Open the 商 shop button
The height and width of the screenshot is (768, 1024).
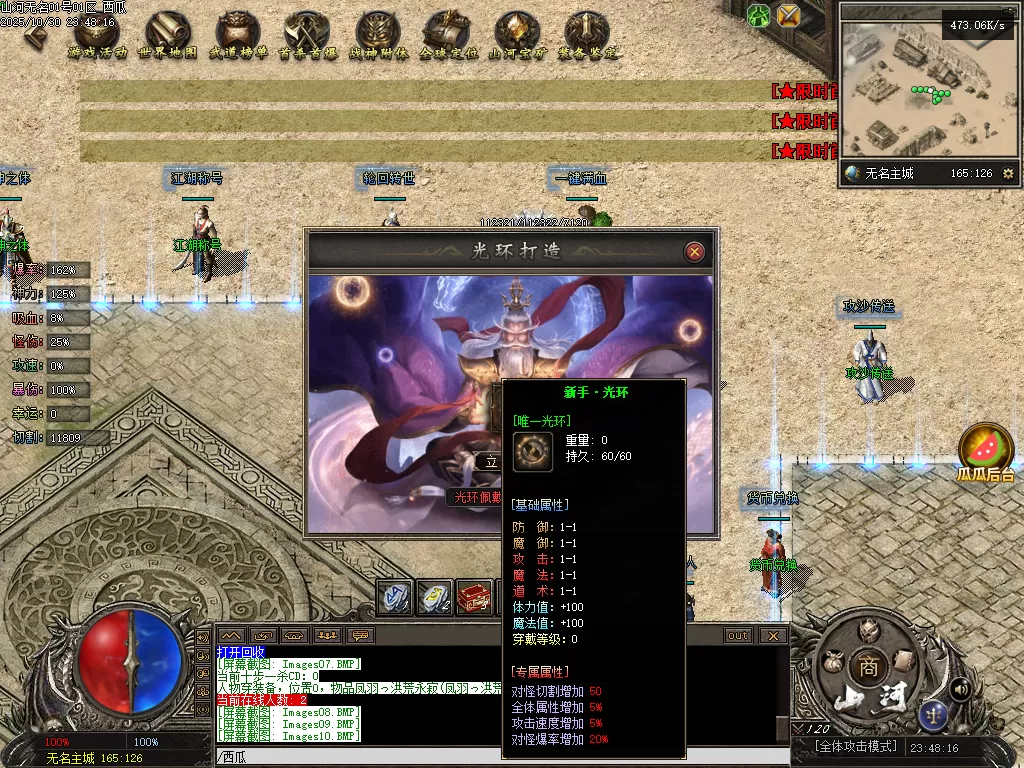[x=865, y=666]
